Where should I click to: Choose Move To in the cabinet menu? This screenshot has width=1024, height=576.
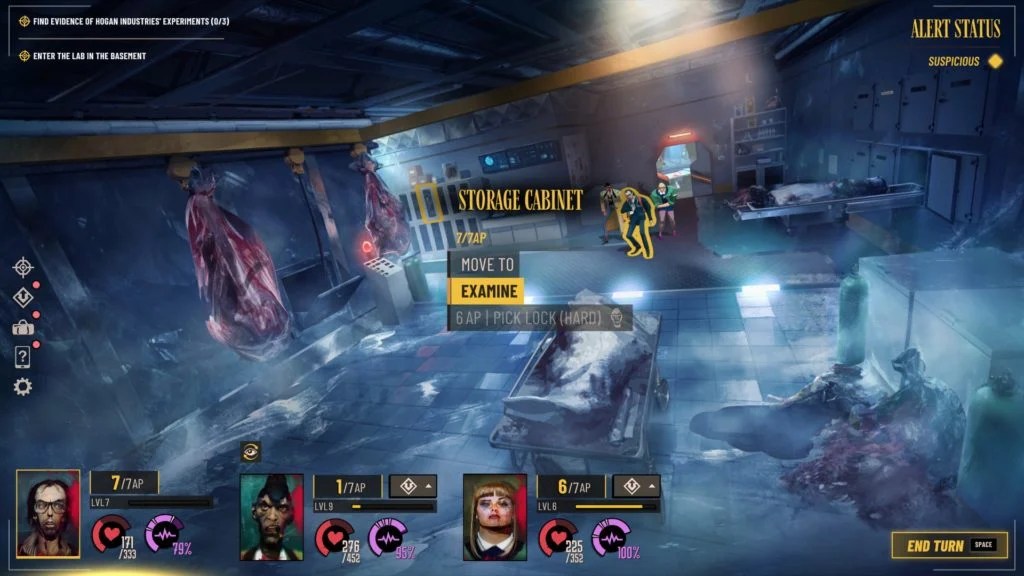(x=487, y=265)
